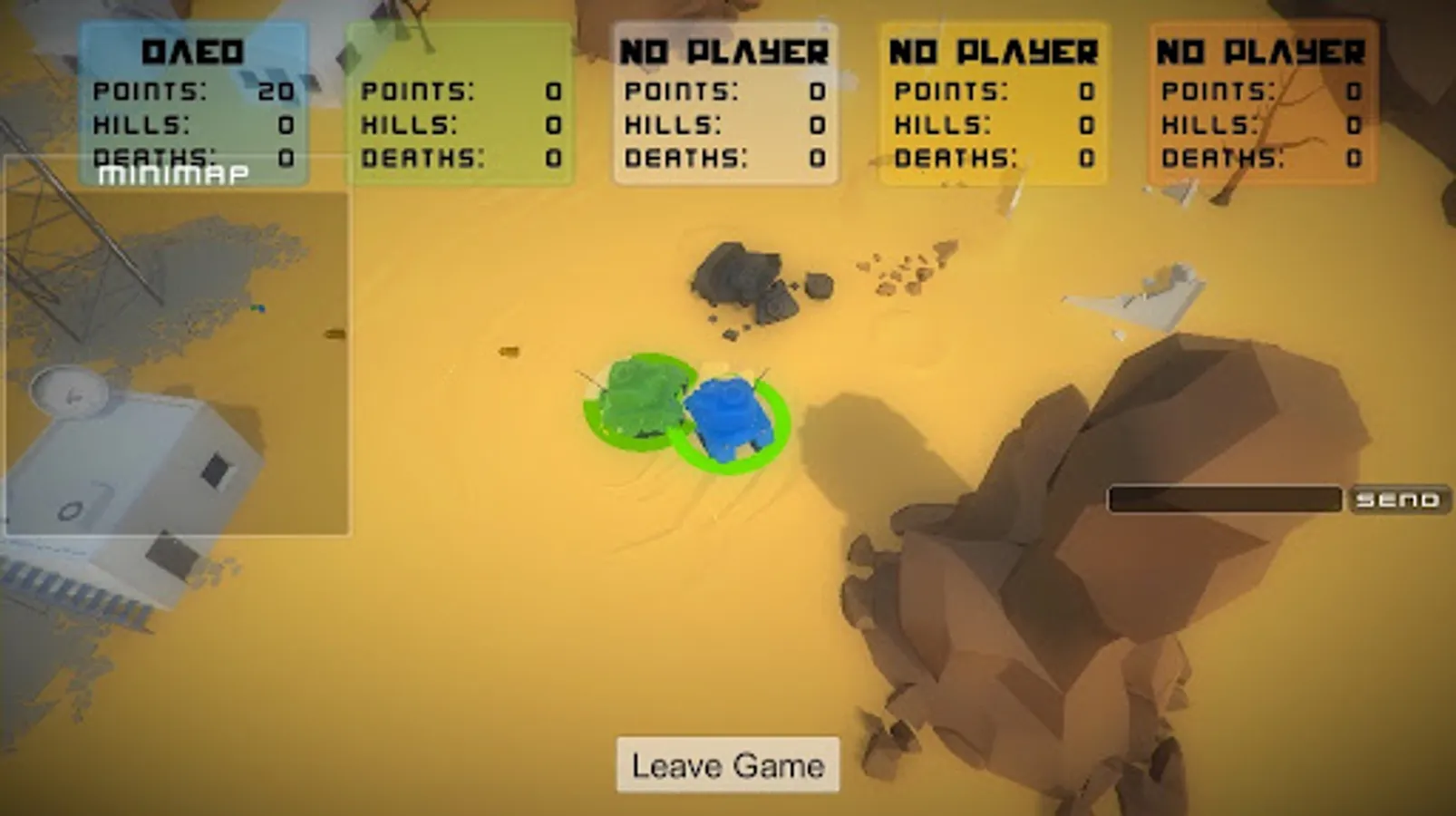Click the blue player dot on the minimap

[x=260, y=308]
